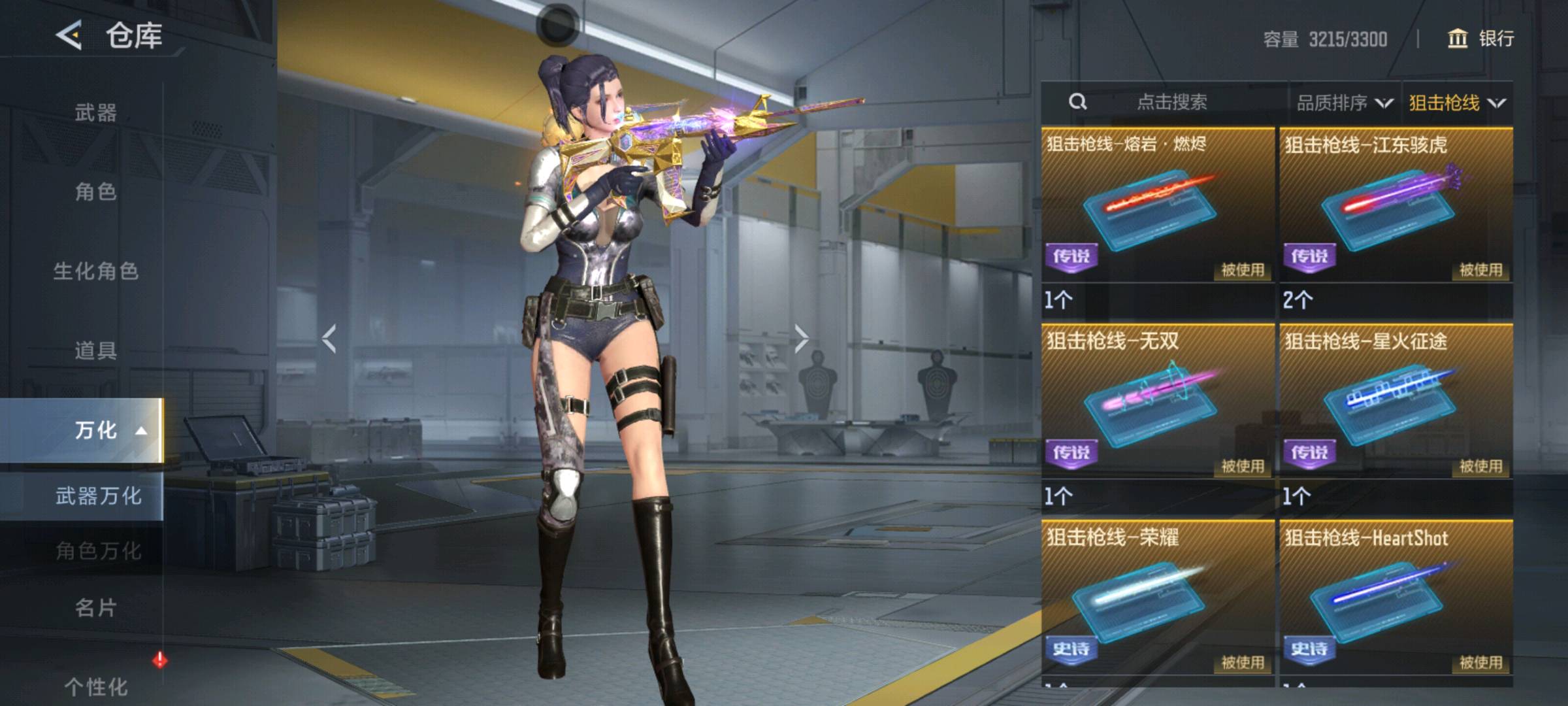Image resolution: width=1568 pixels, height=706 pixels.
Task: Go back using the arrow beside 仓库
Action: 69,35
